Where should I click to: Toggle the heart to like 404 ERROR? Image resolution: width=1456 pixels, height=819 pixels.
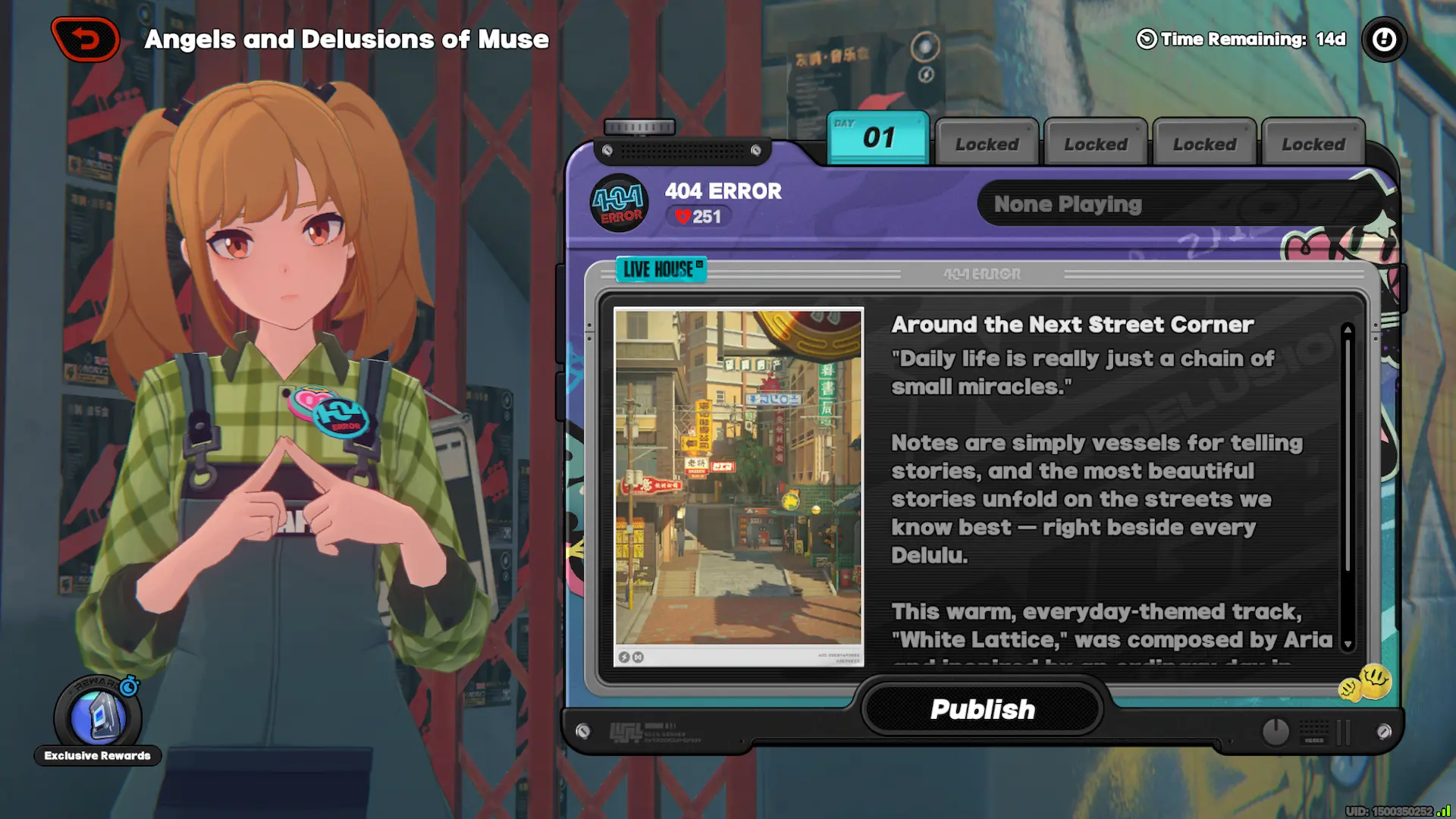click(x=682, y=217)
